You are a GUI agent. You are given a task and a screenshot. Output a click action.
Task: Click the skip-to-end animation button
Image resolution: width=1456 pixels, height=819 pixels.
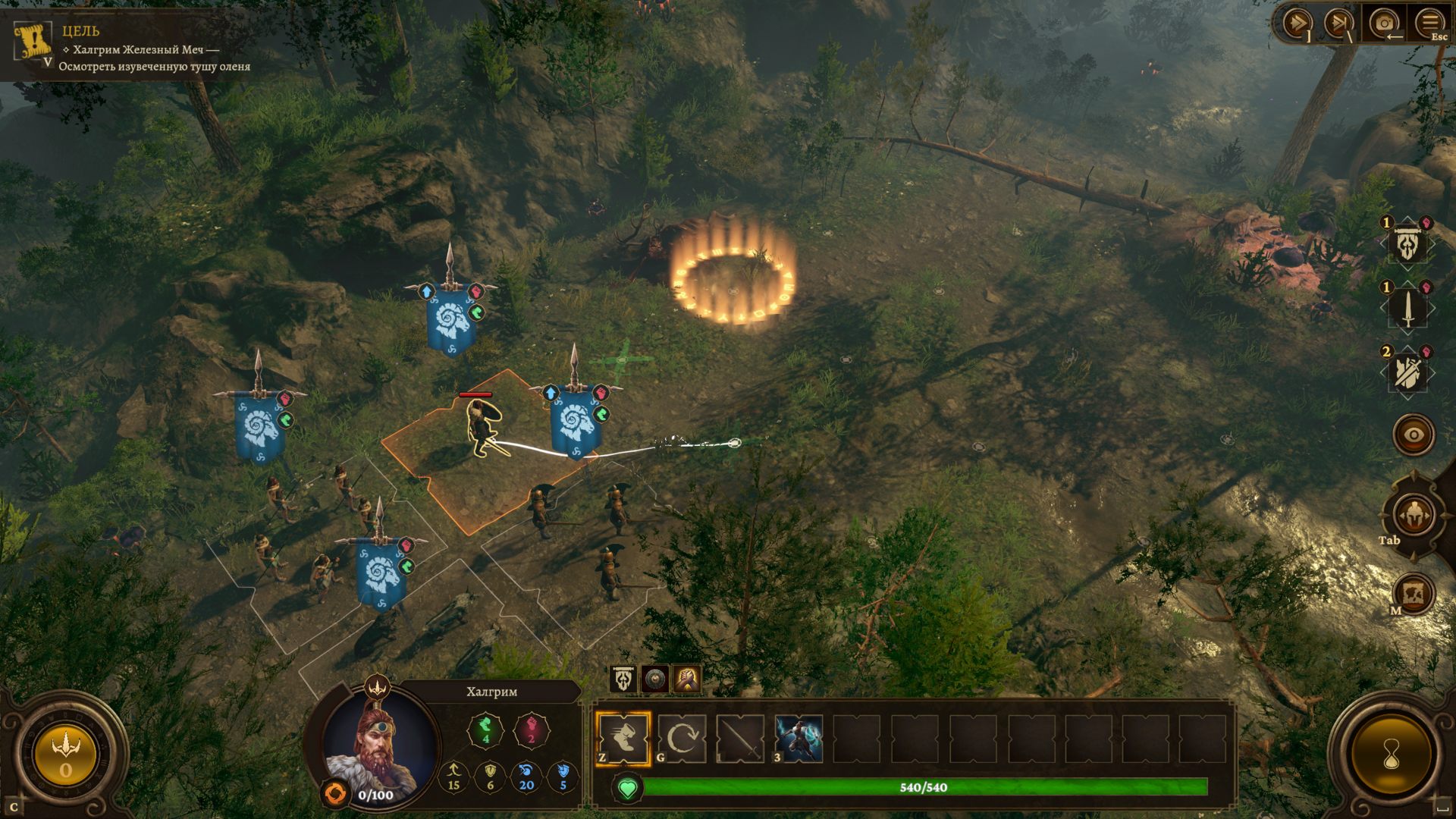point(1338,23)
